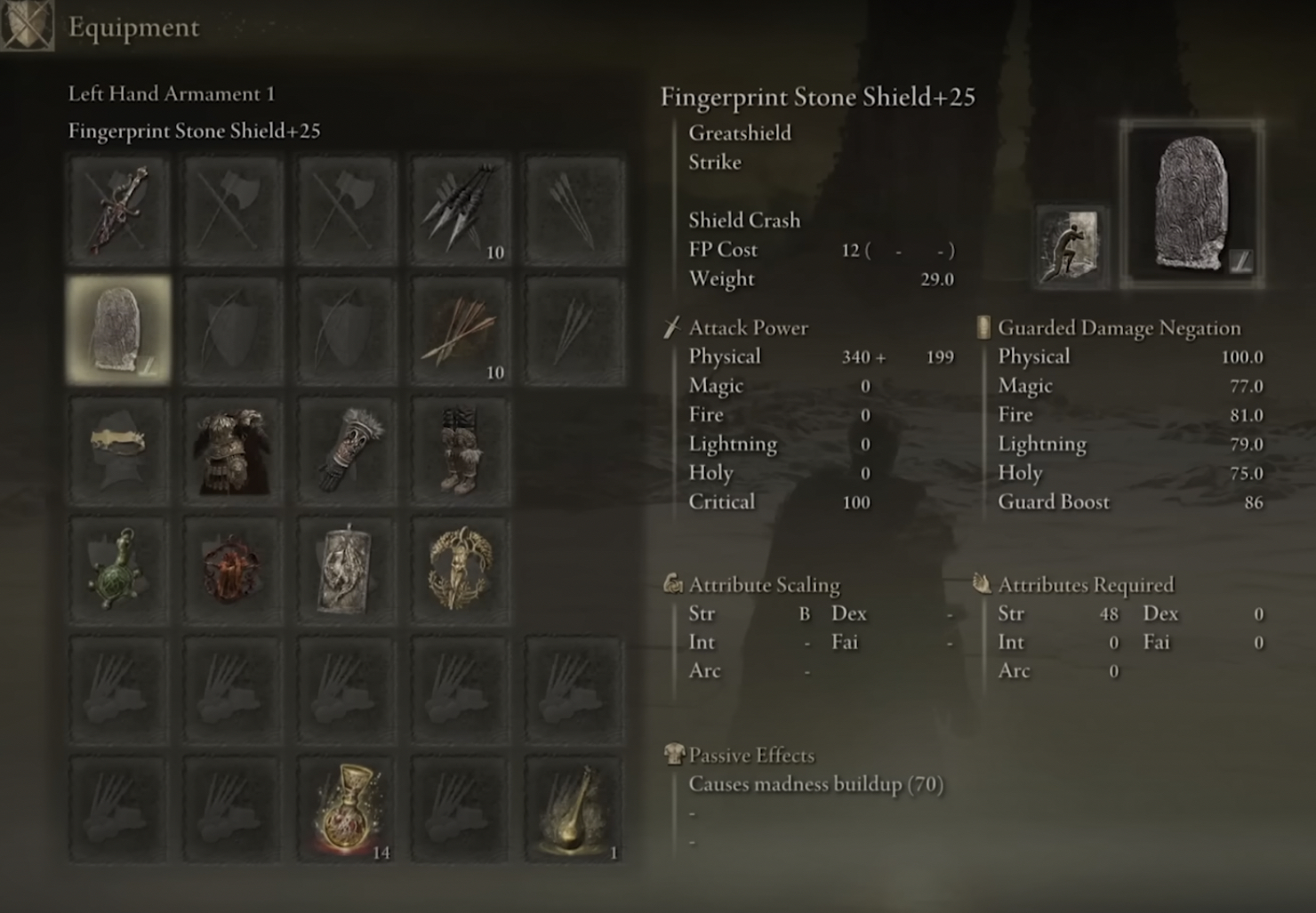
Task: Choose the crimson flask quick item
Action: [346, 810]
